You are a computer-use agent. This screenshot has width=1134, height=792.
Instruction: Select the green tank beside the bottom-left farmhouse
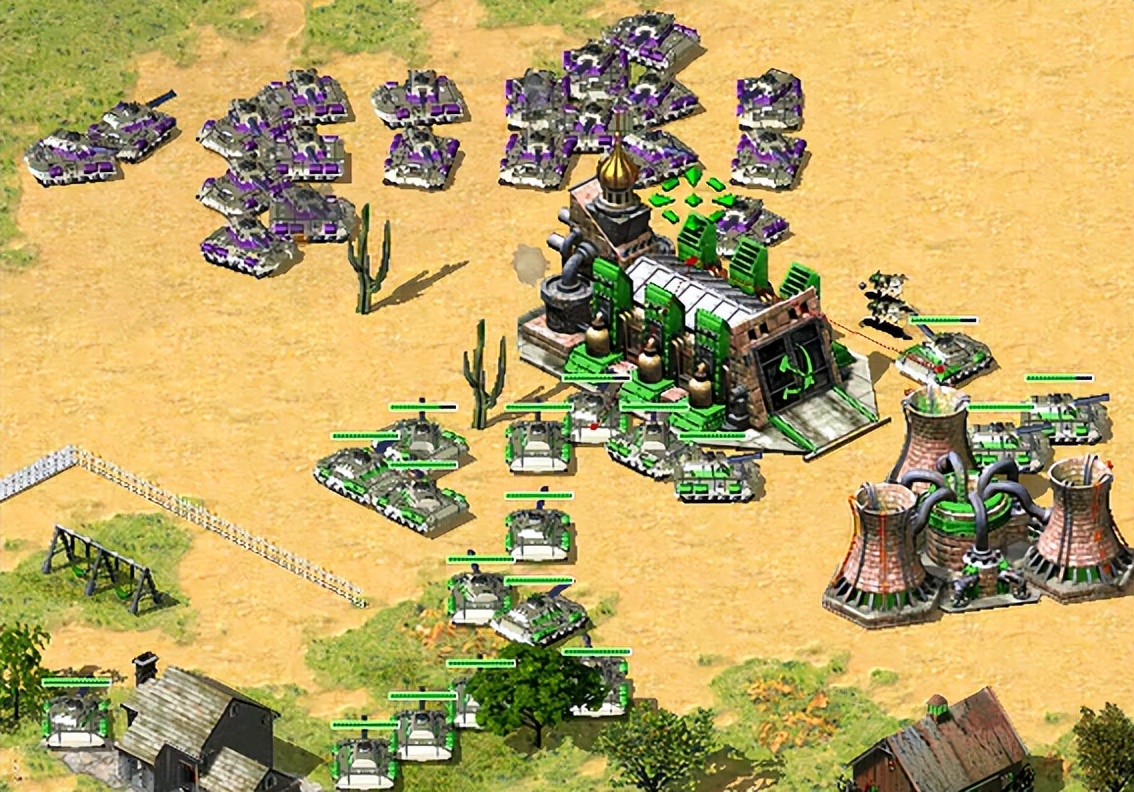pyautogui.click(x=75, y=717)
